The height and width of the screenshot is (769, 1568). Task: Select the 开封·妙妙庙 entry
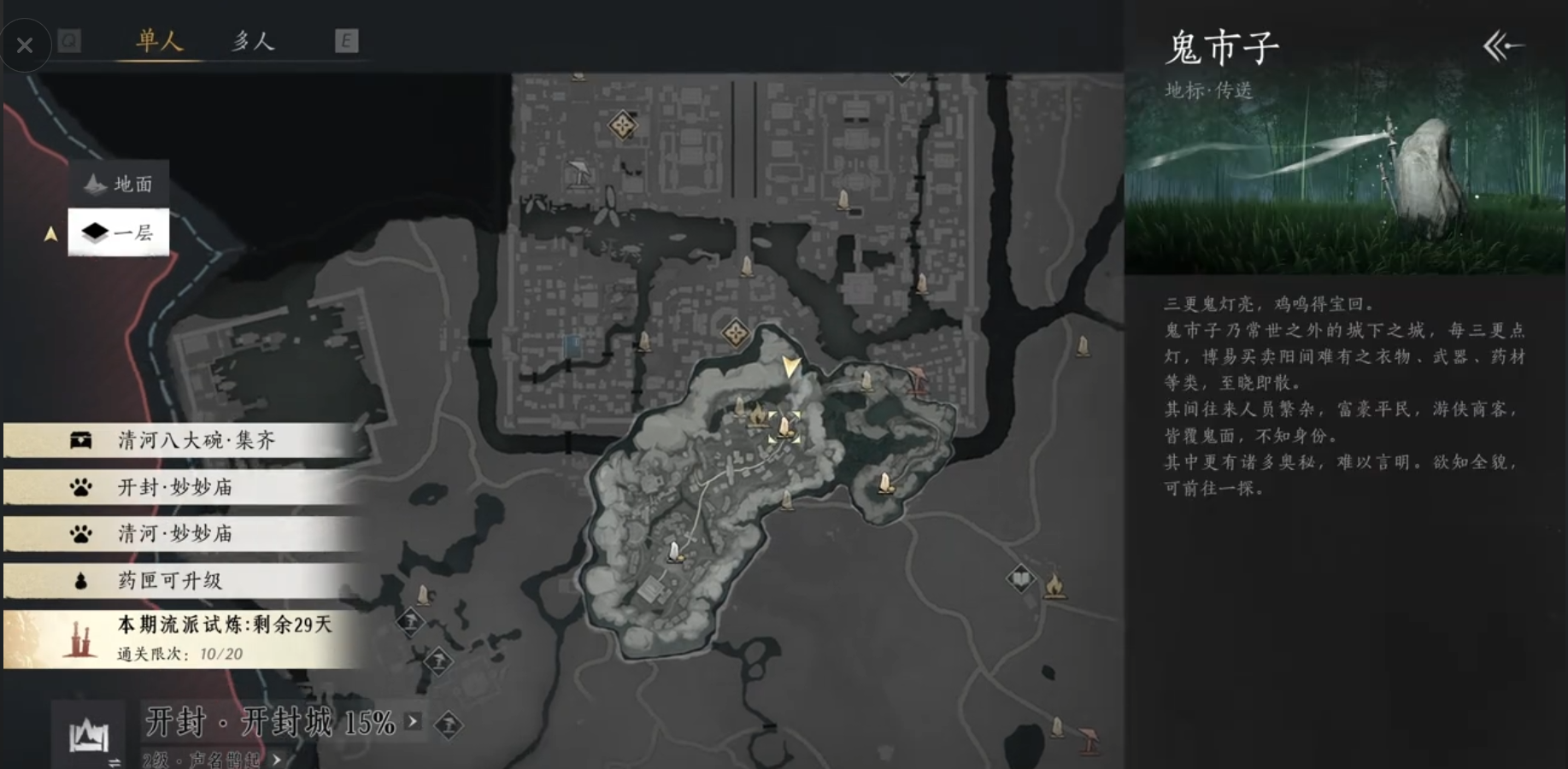[184, 487]
